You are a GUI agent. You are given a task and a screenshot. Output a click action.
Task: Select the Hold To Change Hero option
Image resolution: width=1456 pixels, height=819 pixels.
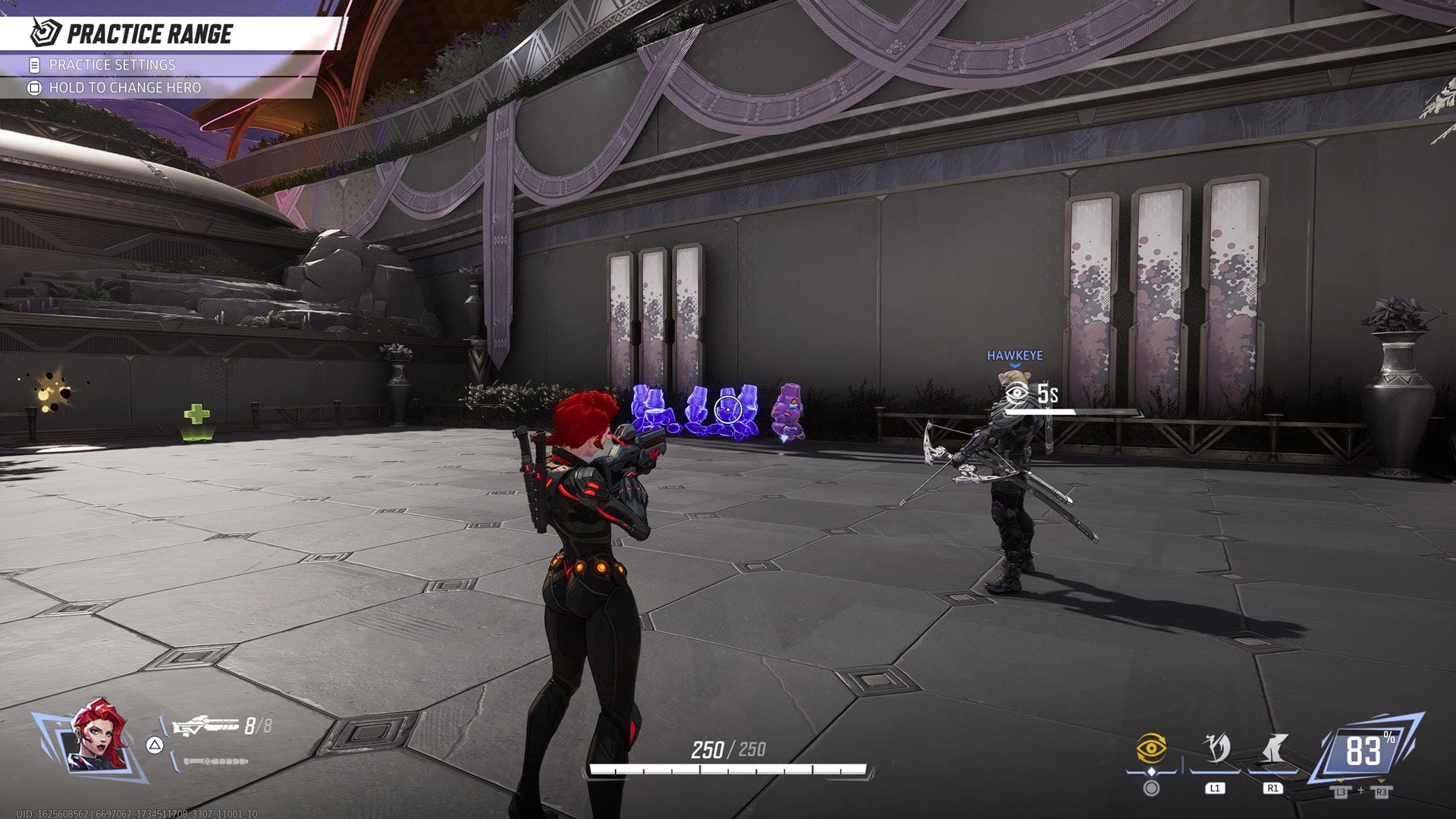click(125, 87)
